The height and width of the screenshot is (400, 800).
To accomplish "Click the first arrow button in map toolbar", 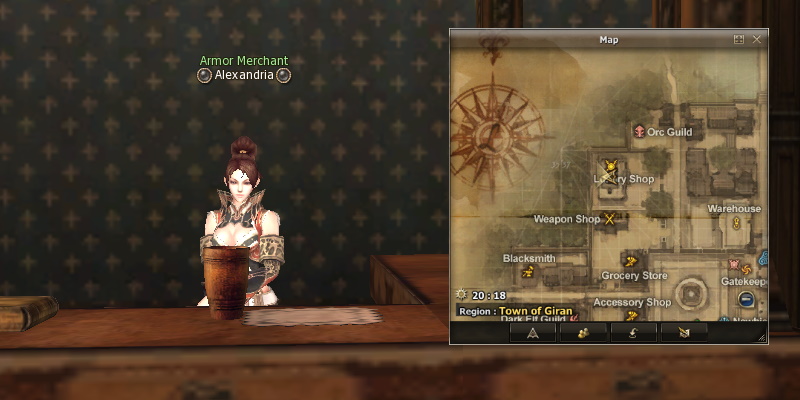I will pos(533,333).
